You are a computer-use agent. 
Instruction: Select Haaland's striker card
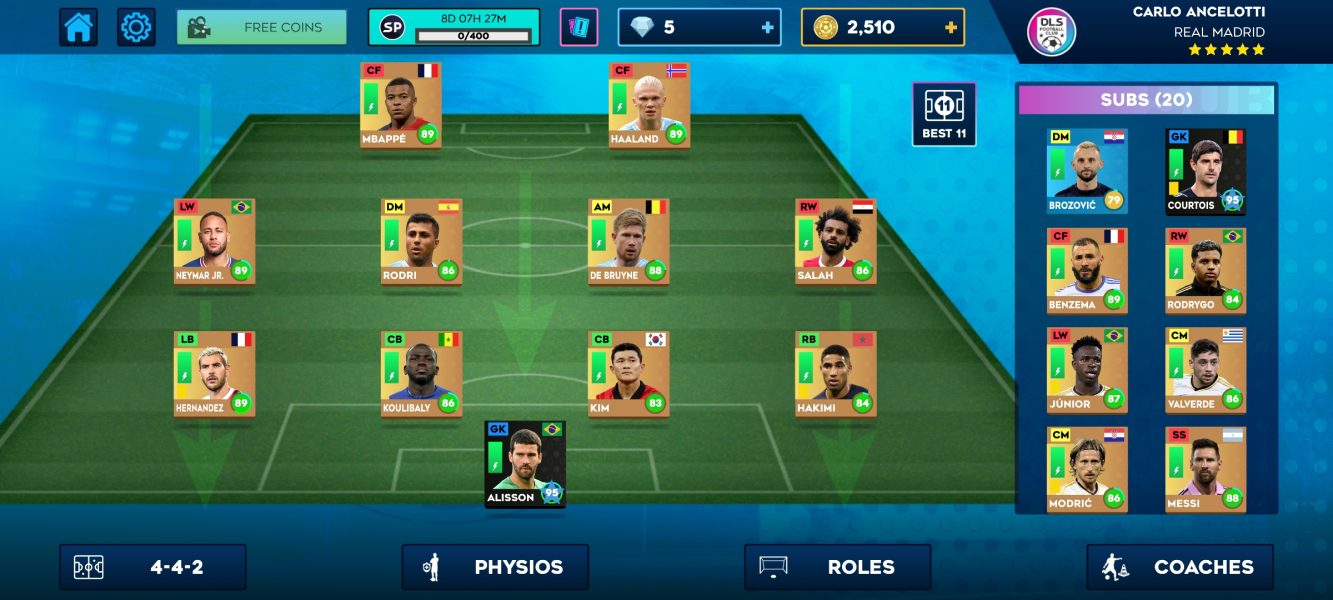click(x=649, y=105)
